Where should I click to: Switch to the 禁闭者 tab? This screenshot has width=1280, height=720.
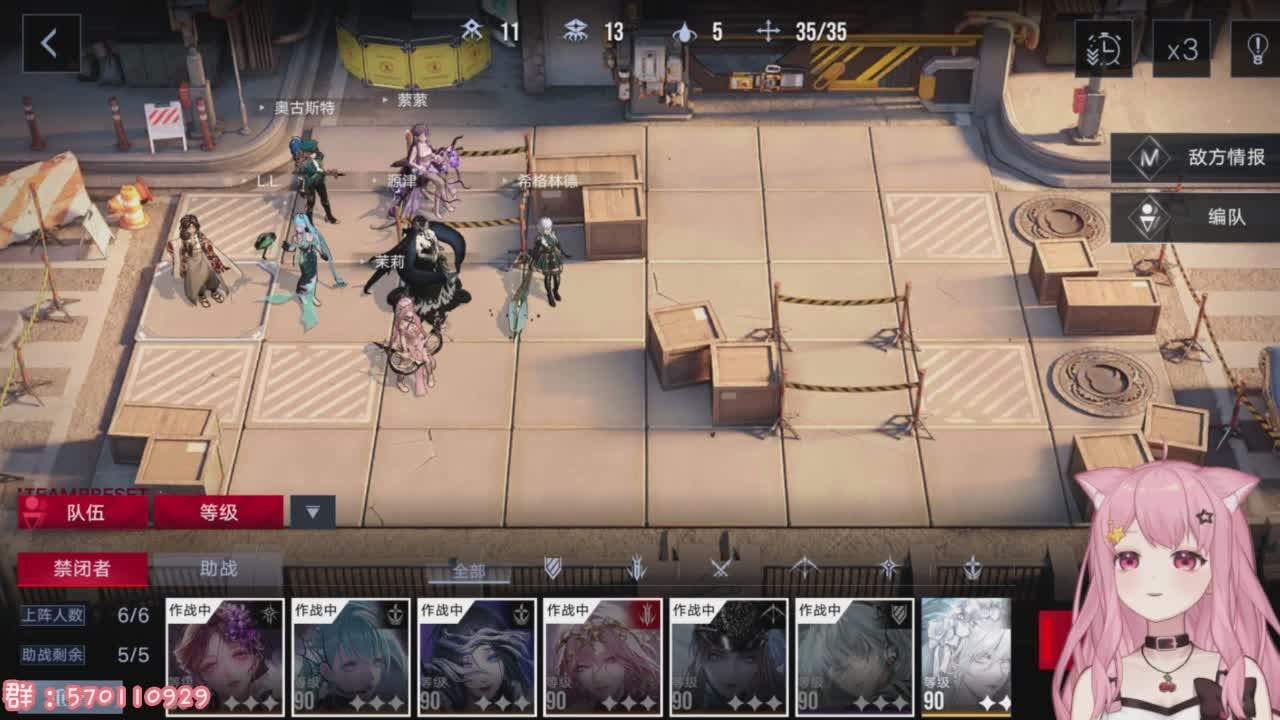coord(82,569)
